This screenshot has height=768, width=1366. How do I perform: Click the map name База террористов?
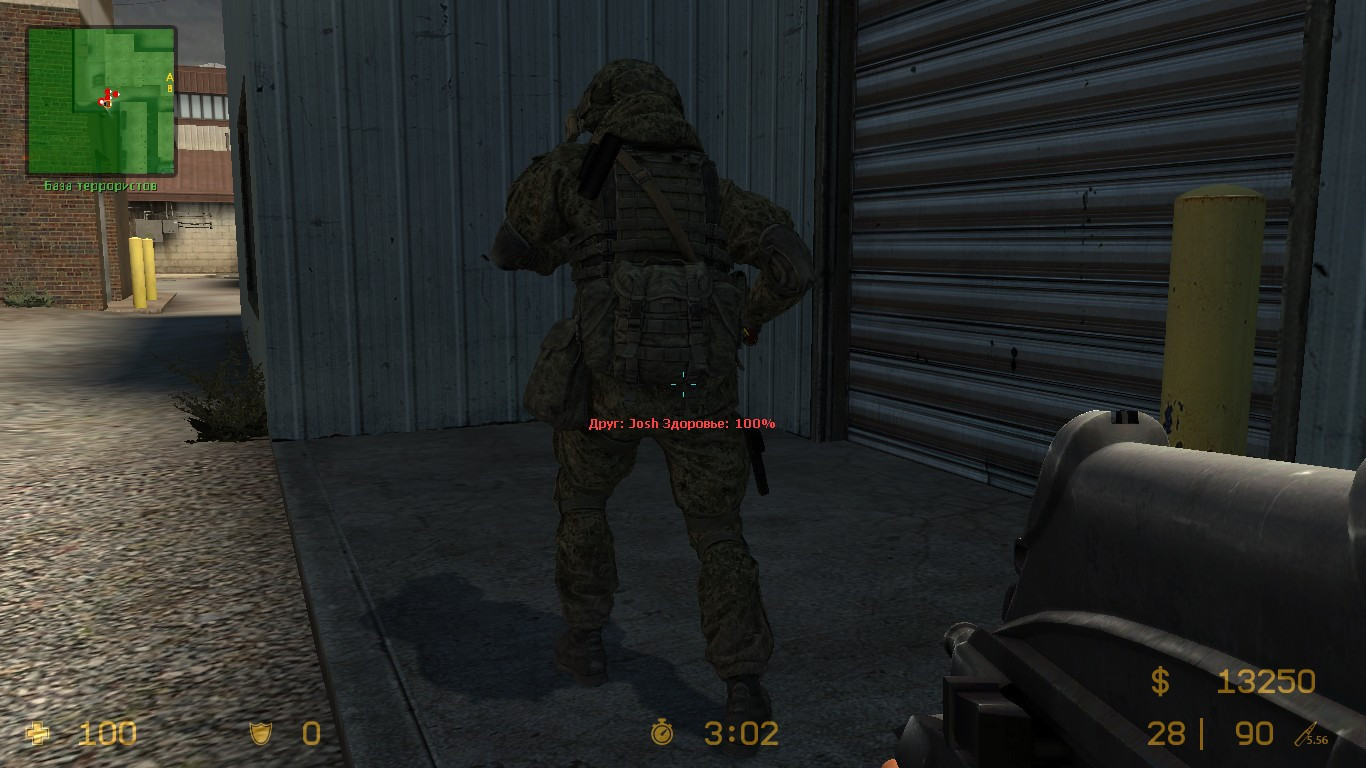click(100, 184)
